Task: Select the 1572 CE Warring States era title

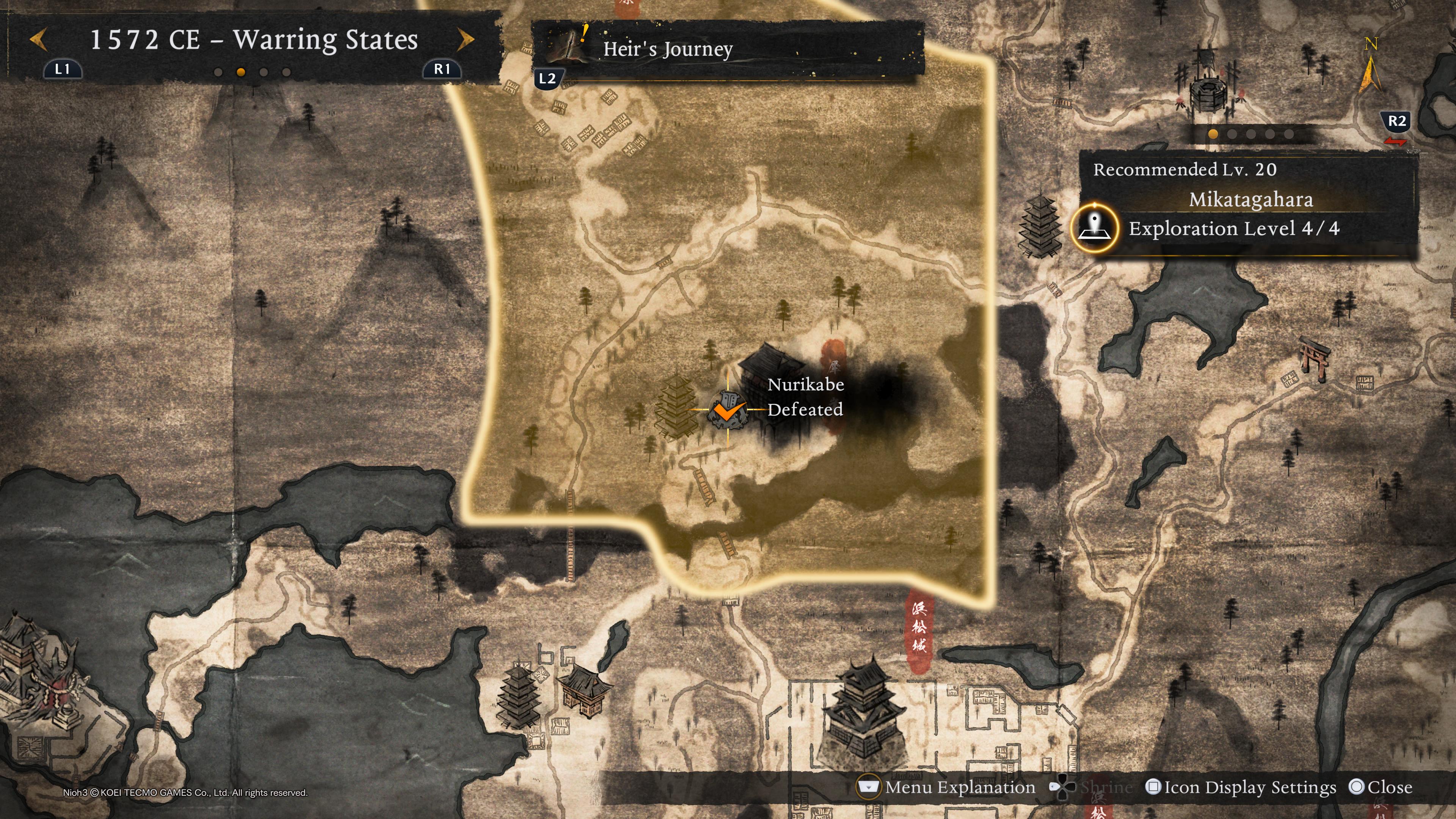Action: 254,39
